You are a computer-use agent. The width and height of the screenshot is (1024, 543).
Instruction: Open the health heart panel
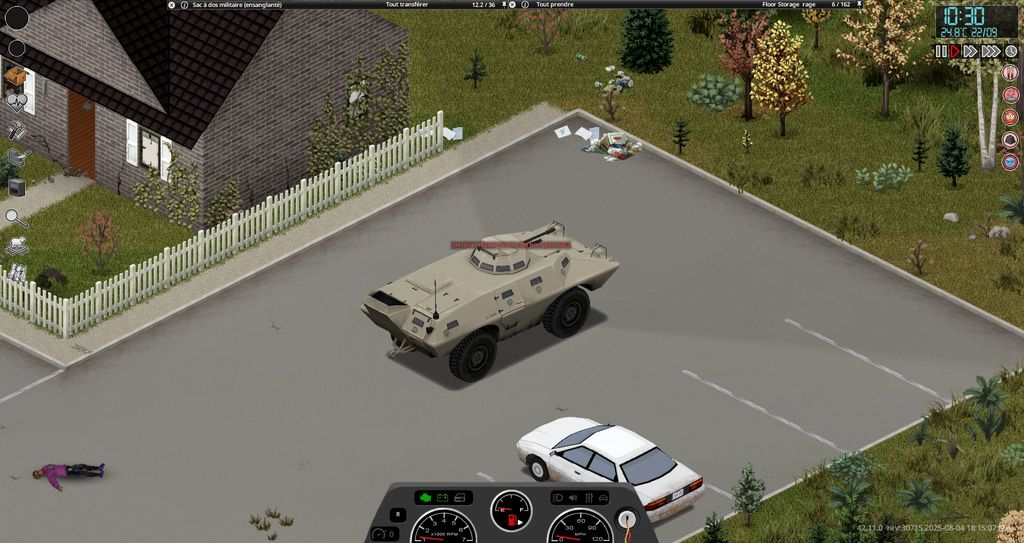point(16,100)
